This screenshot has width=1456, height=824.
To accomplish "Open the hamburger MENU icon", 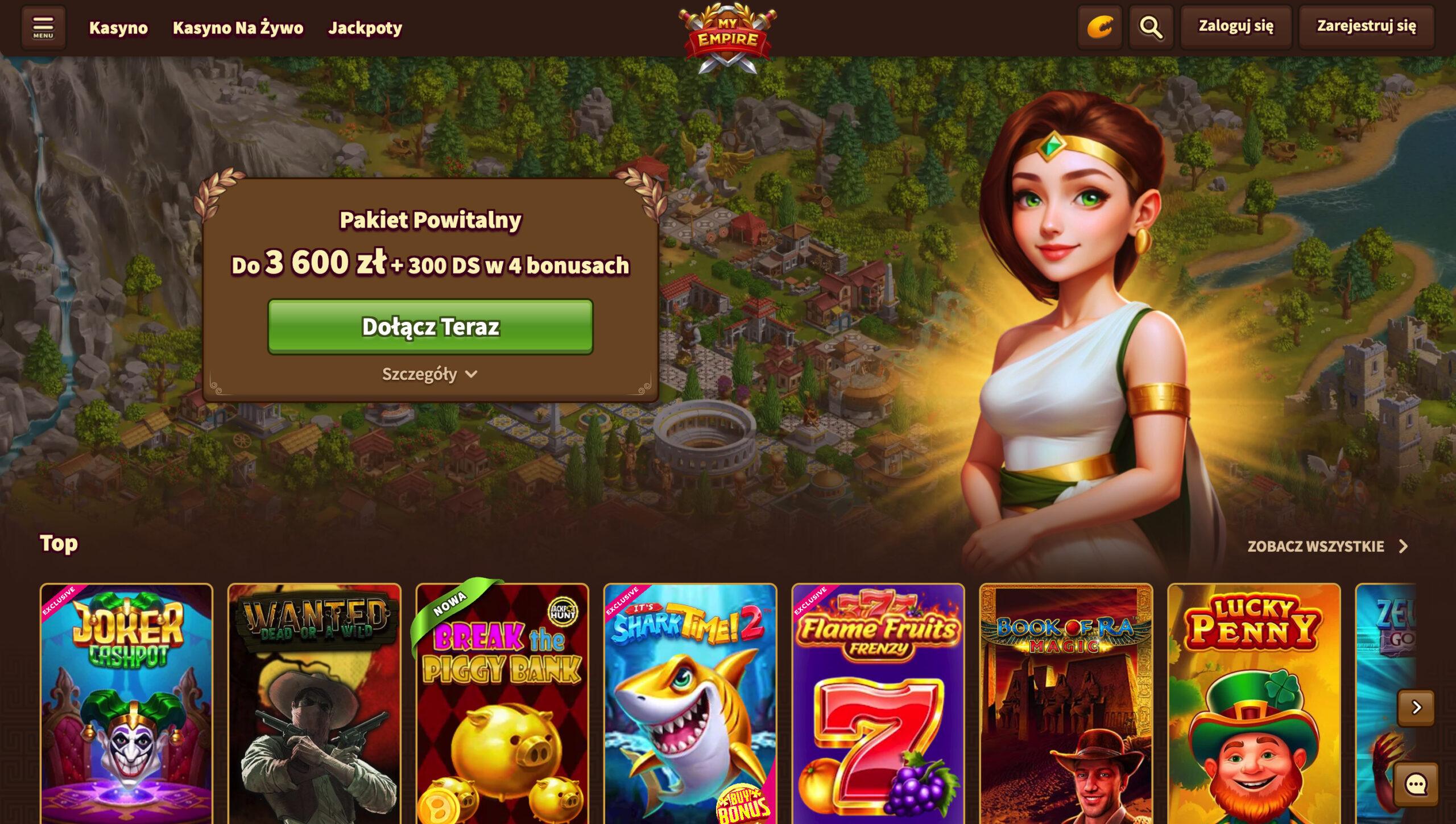I will [44, 27].
